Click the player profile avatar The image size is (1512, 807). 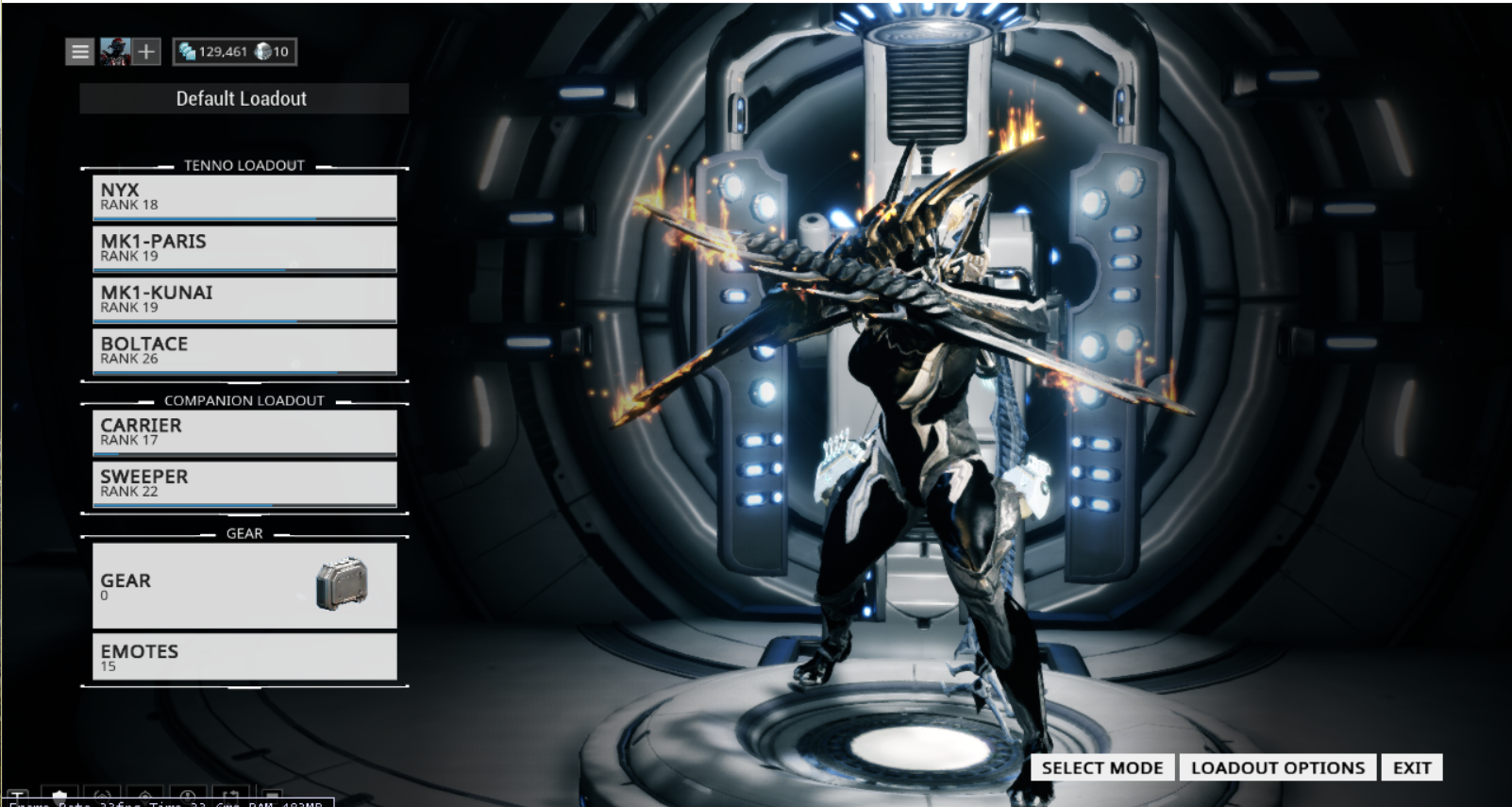point(115,52)
